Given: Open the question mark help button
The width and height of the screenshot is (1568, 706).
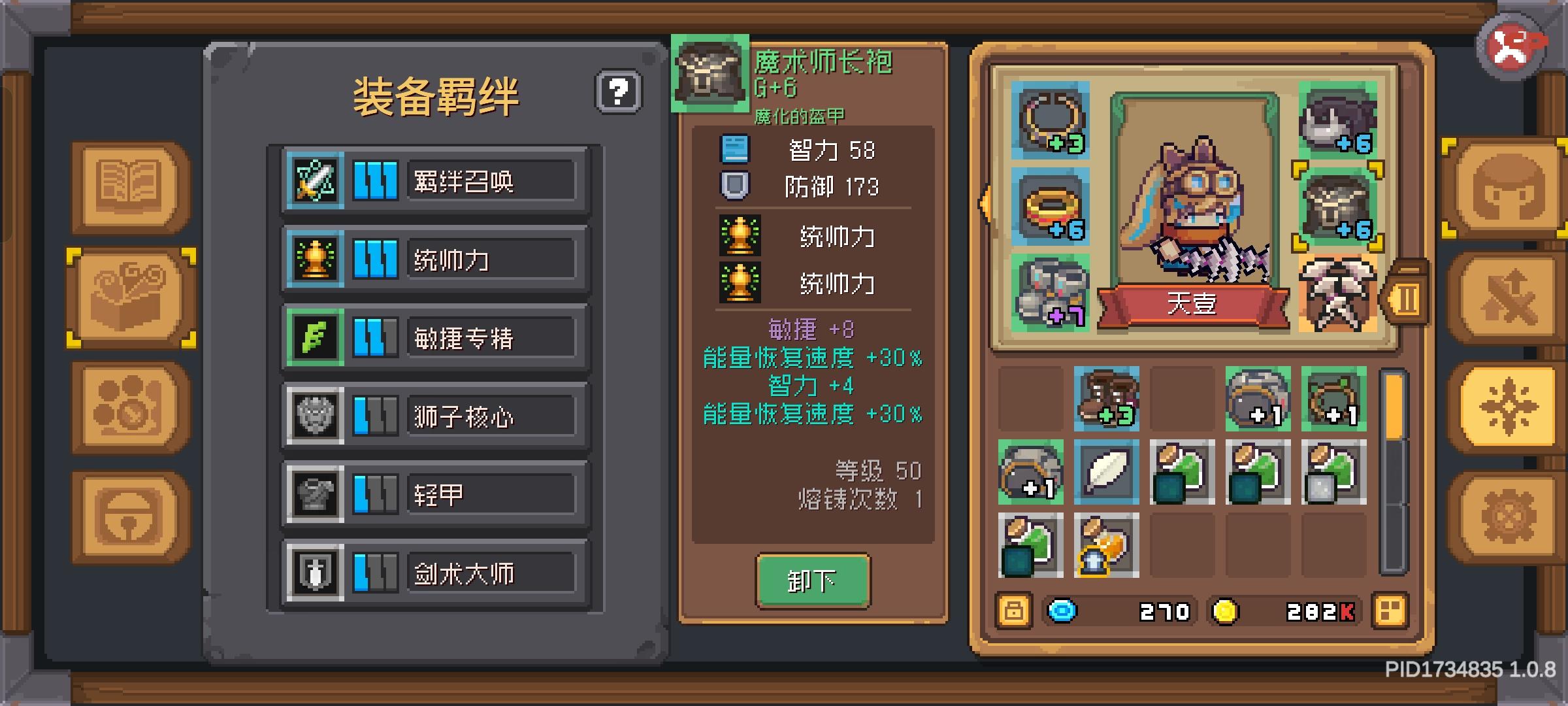Looking at the screenshot, I should [617, 92].
